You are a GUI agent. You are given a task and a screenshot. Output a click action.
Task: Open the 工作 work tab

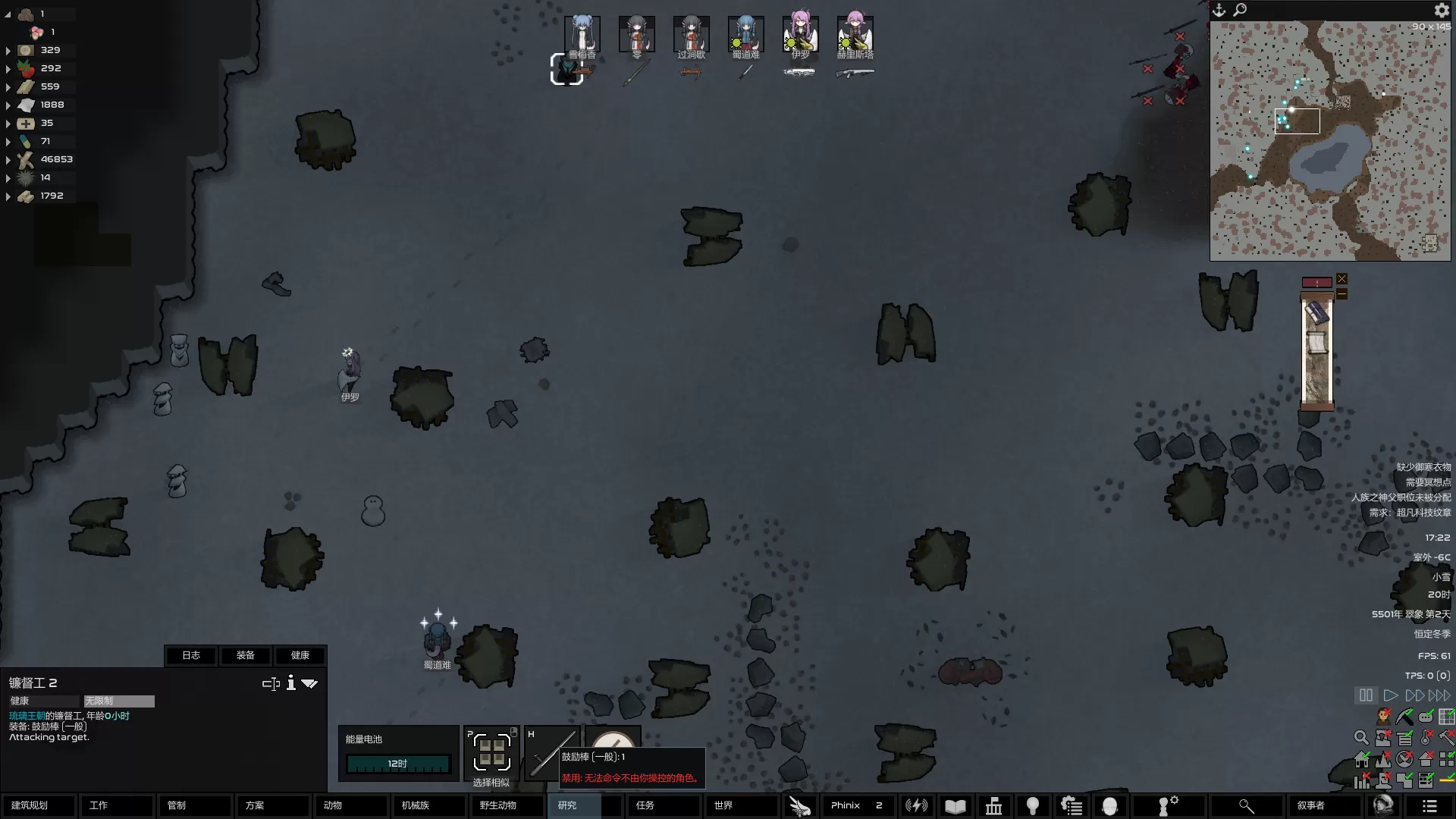tap(116, 805)
